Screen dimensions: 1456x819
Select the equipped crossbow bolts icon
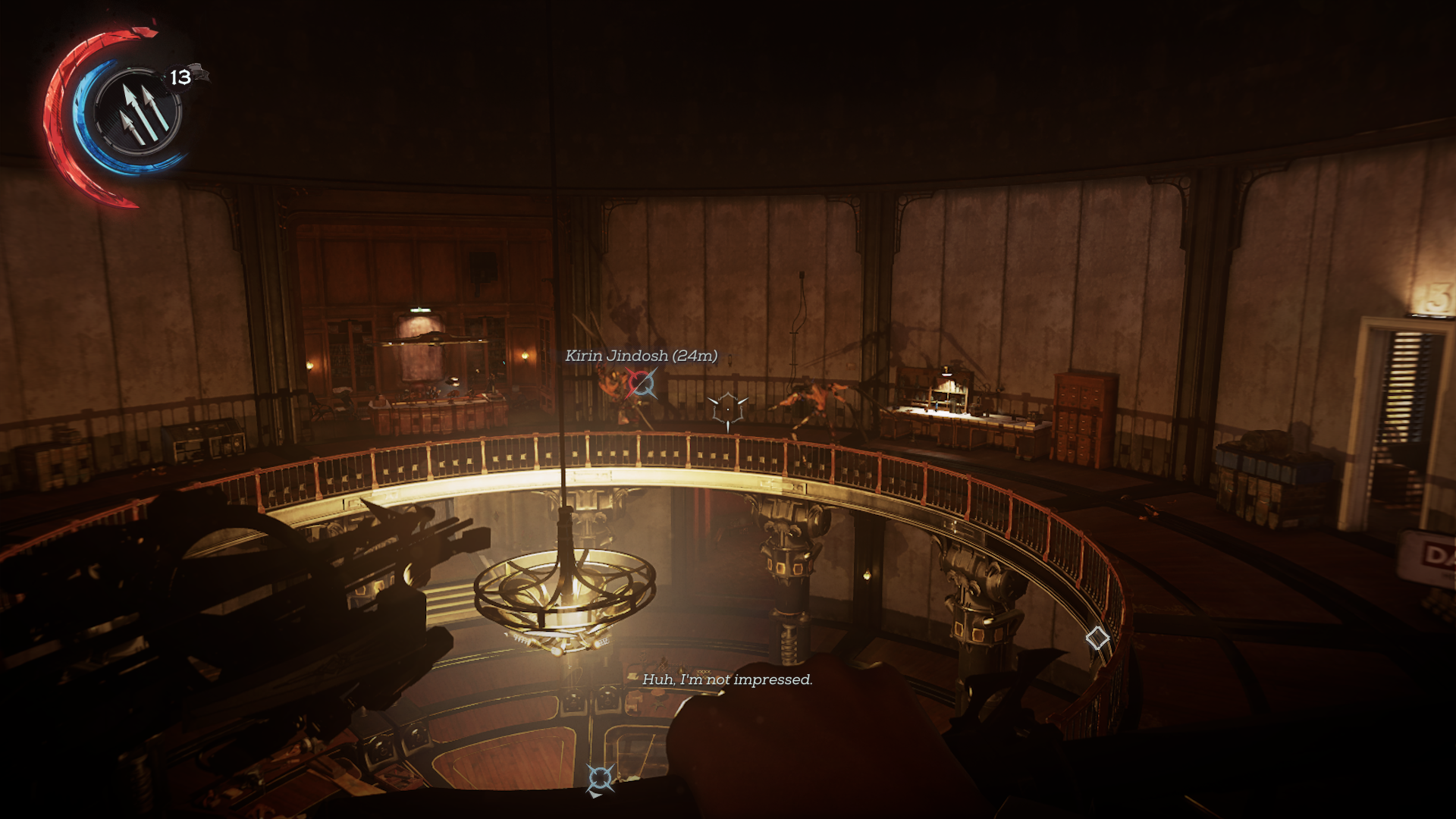(138, 113)
